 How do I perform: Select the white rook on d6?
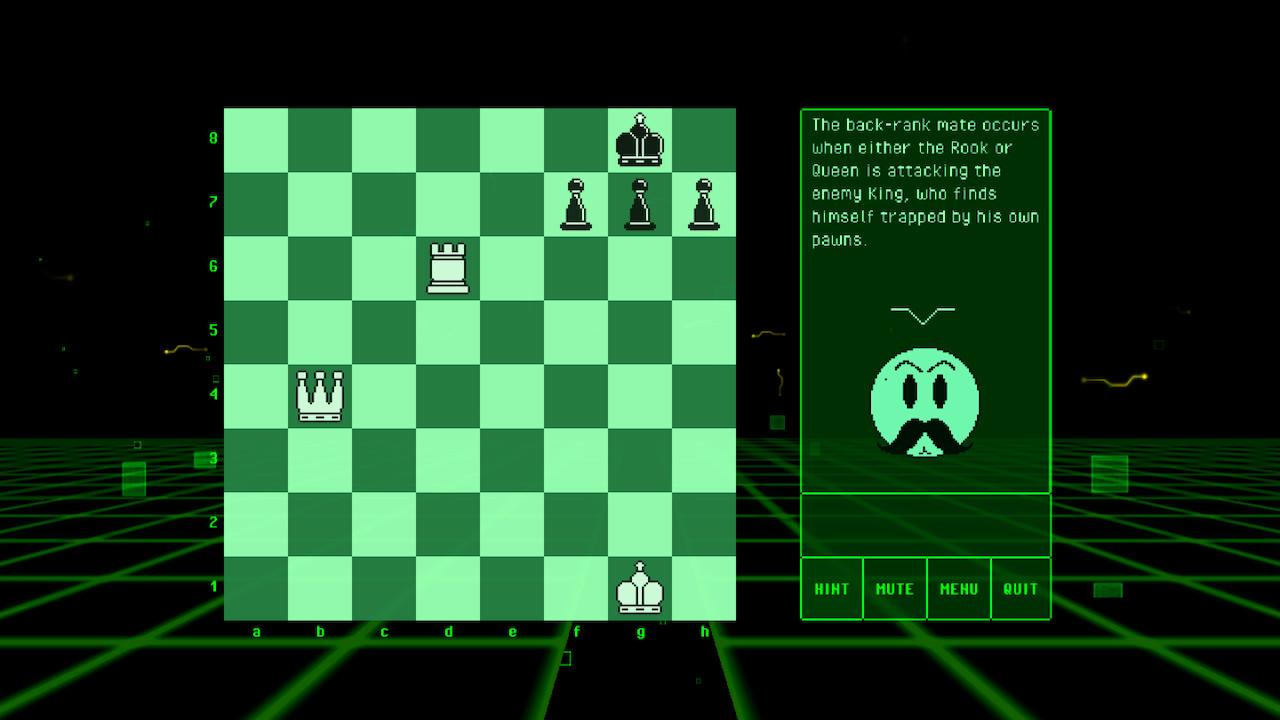449,268
